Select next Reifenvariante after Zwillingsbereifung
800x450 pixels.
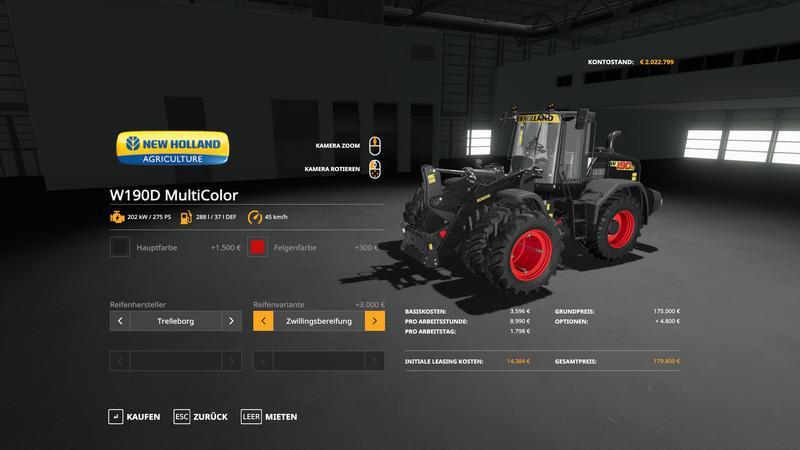(x=374, y=321)
